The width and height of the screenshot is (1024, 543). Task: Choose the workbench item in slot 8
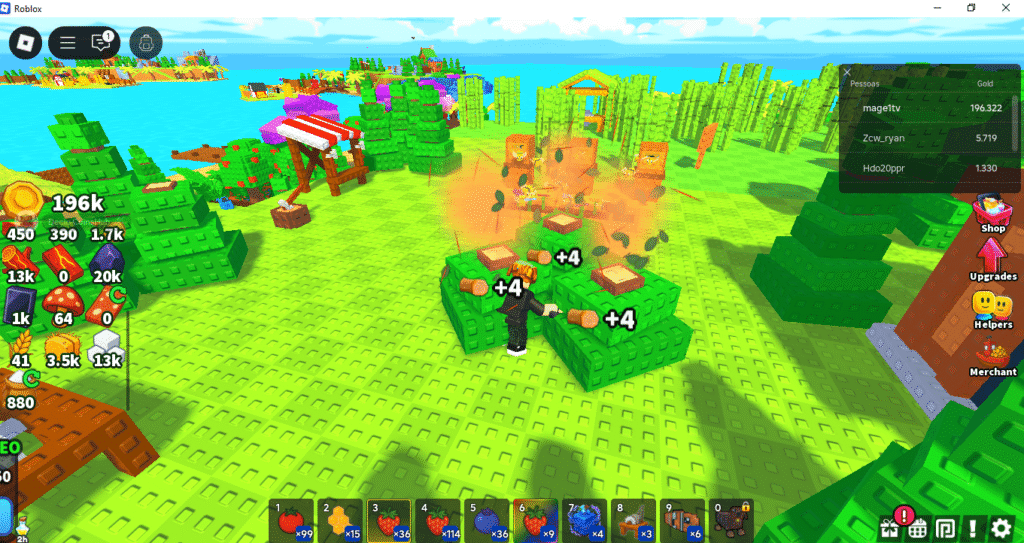(x=633, y=521)
